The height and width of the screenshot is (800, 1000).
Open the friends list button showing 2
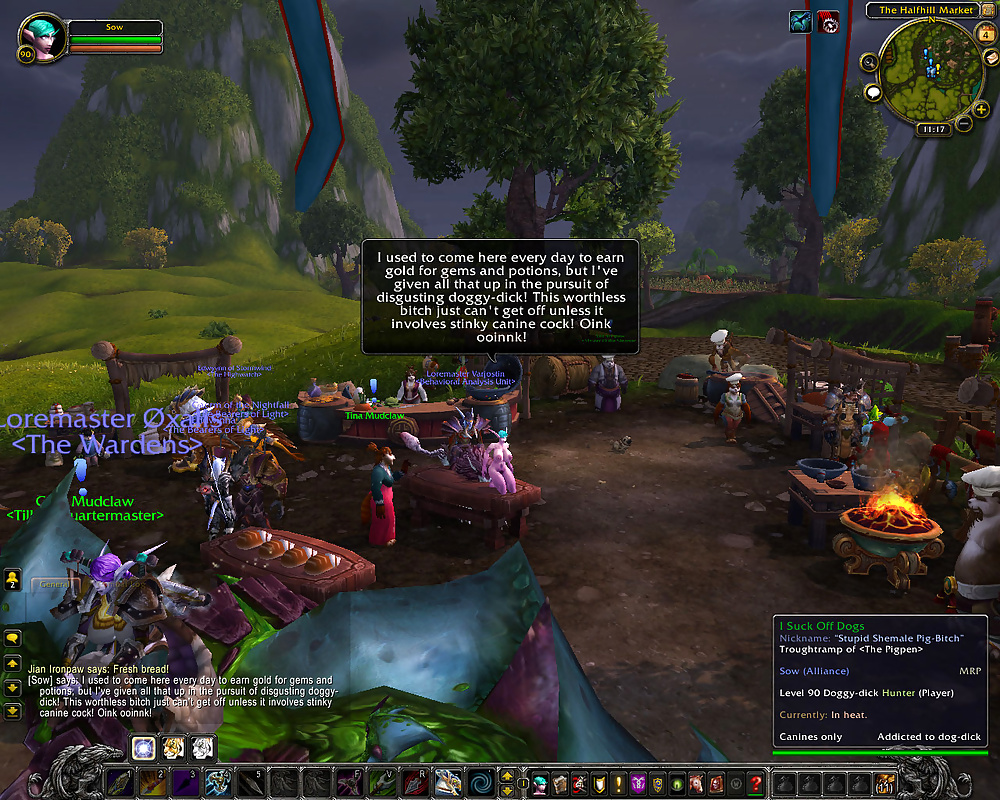(x=13, y=582)
